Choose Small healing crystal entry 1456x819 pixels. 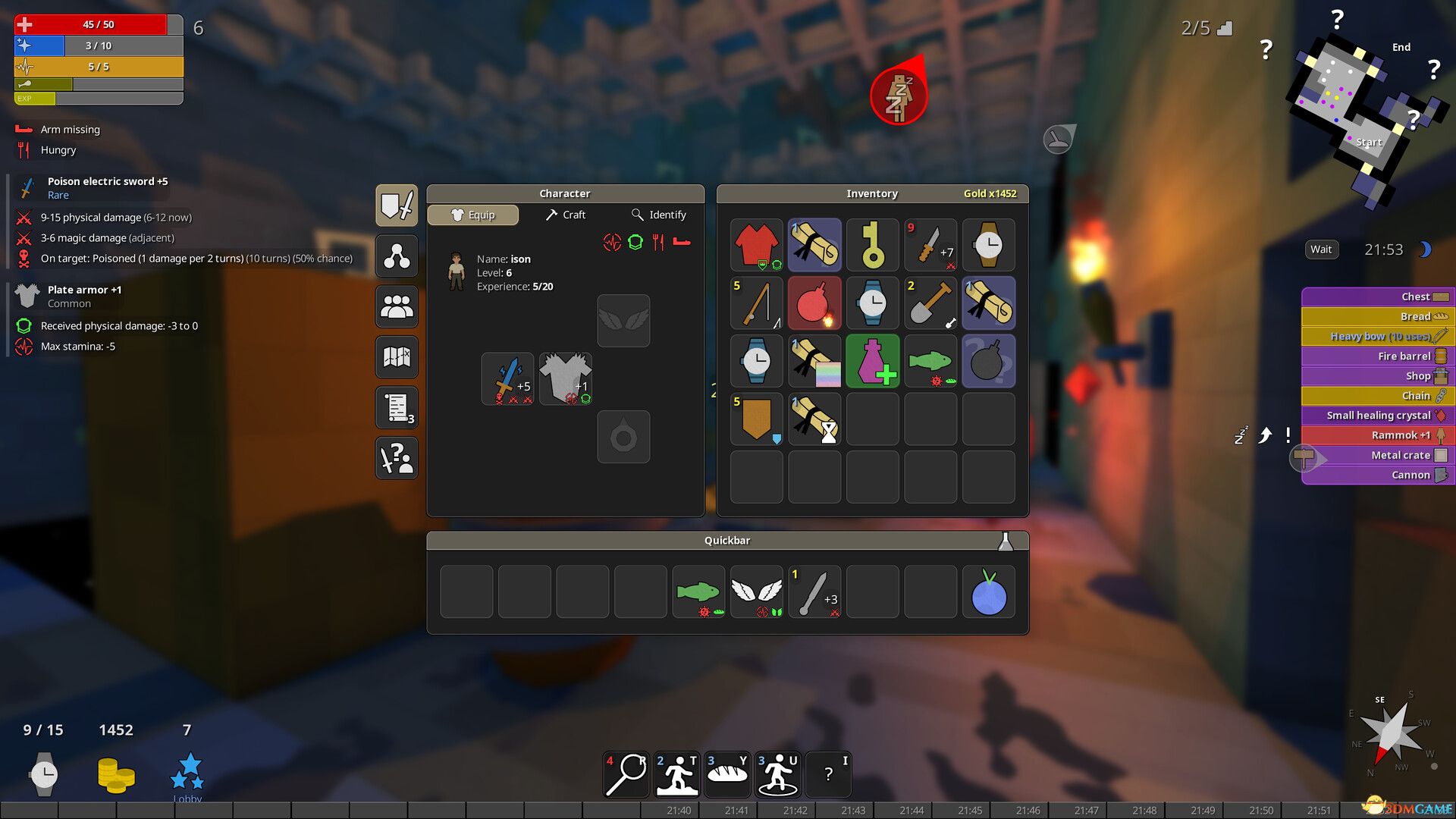[1377, 416]
